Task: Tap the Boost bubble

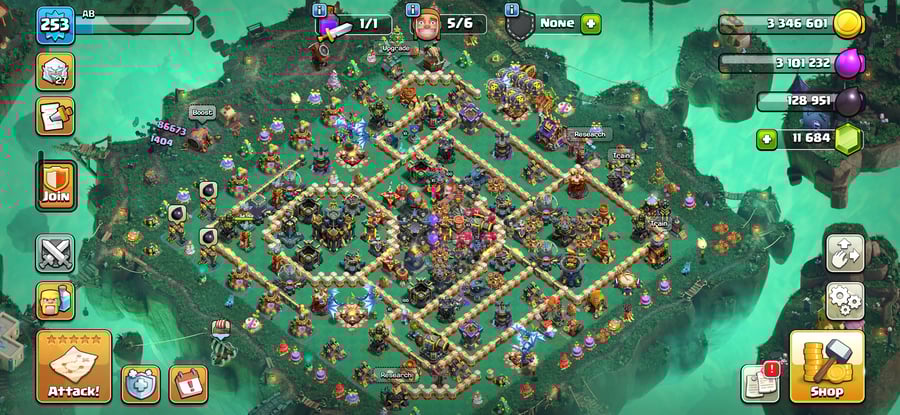Action: 202,112
